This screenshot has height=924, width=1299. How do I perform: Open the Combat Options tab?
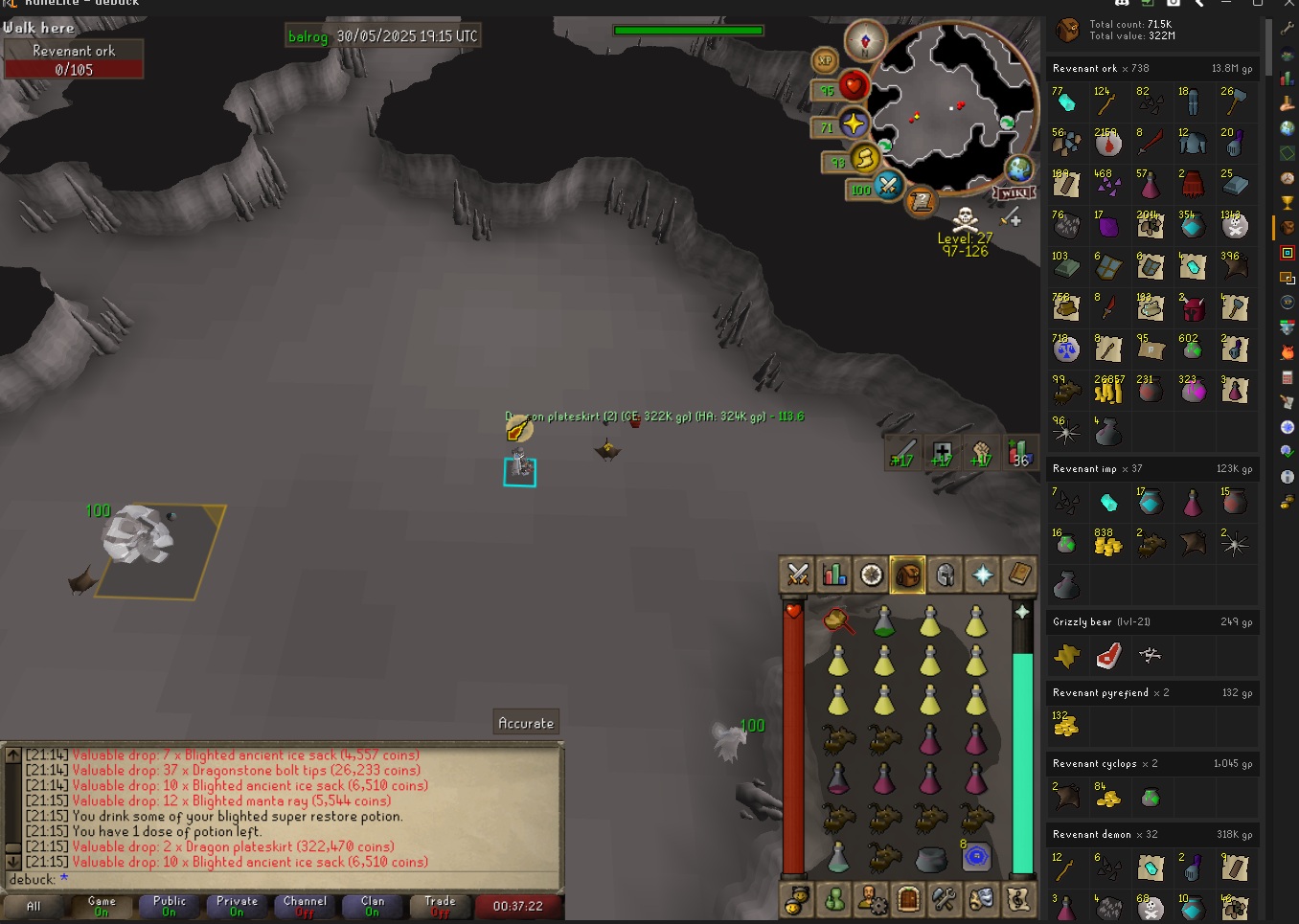pyautogui.click(x=797, y=575)
